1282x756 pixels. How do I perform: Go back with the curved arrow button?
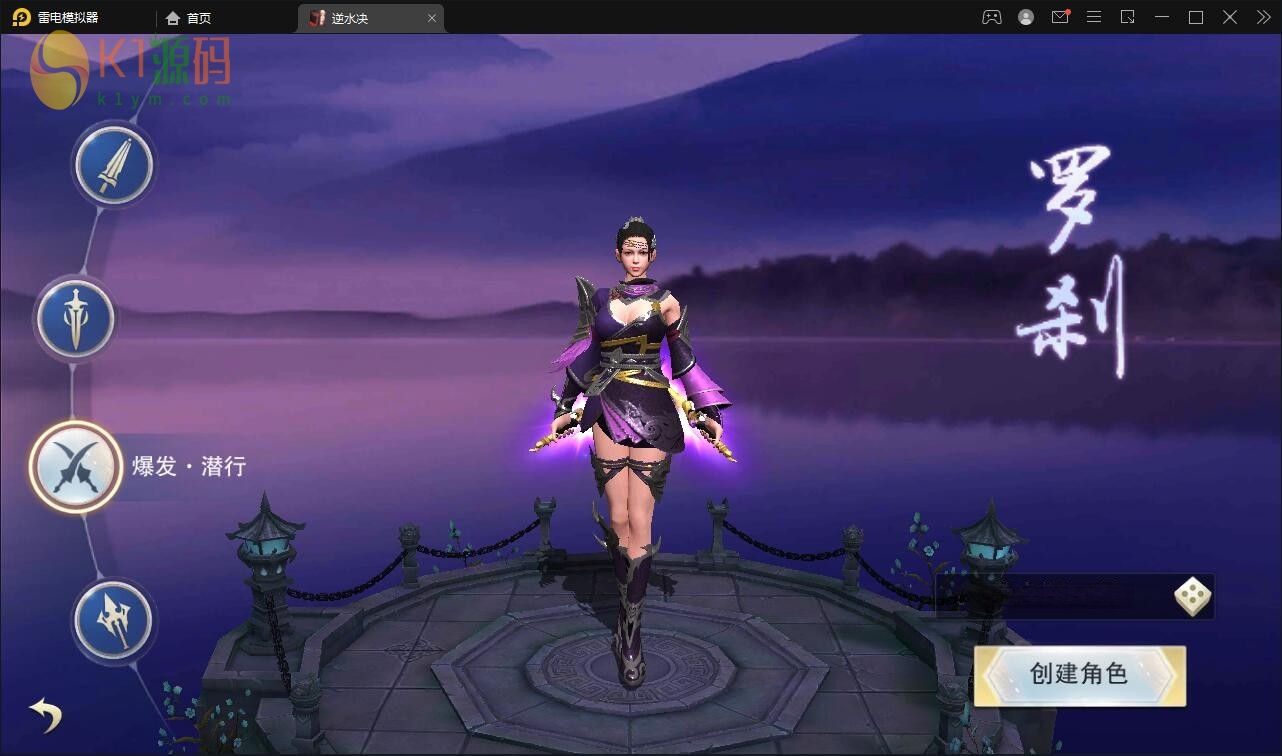click(45, 714)
